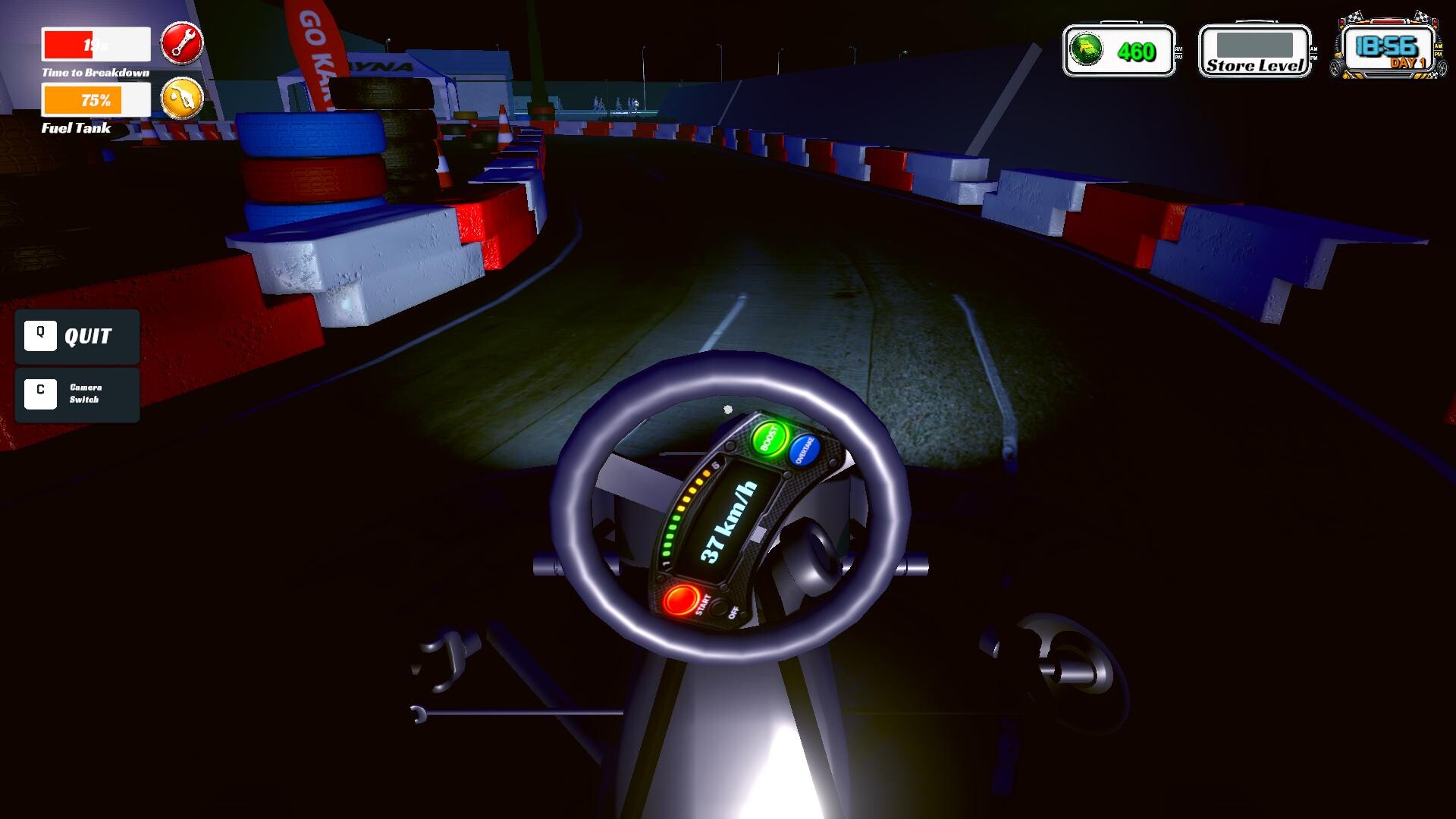
Task: Click the red wrench repair icon
Action: [x=182, y=43]
